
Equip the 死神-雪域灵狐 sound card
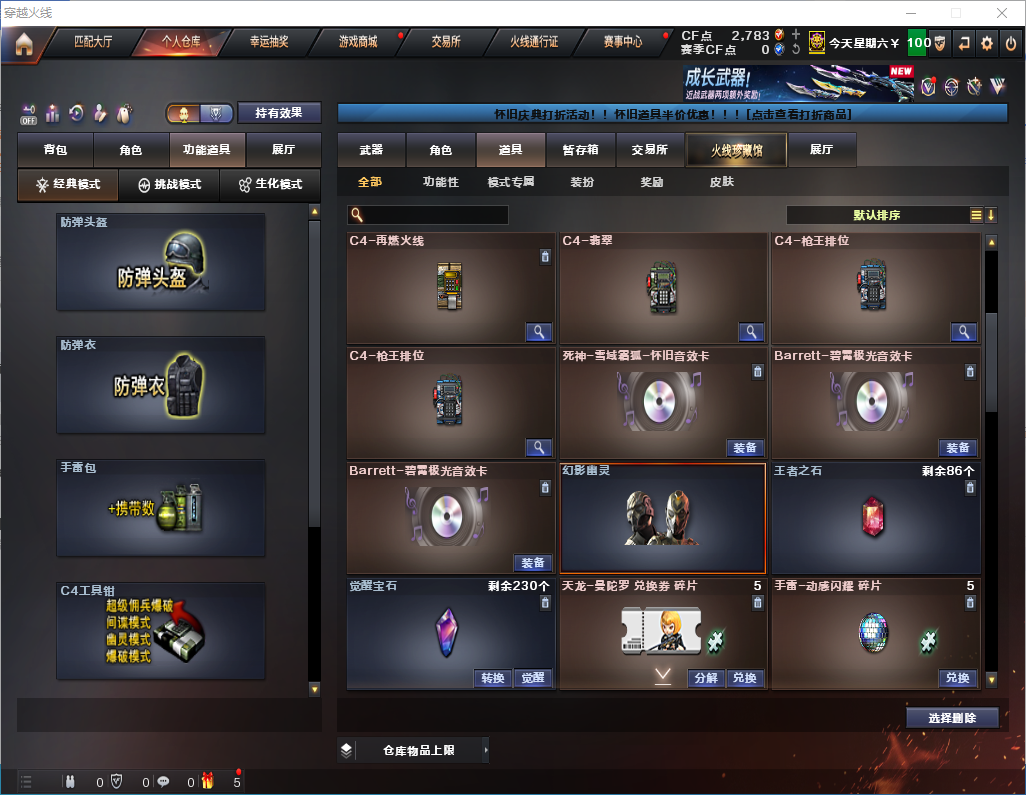point(745,448)
